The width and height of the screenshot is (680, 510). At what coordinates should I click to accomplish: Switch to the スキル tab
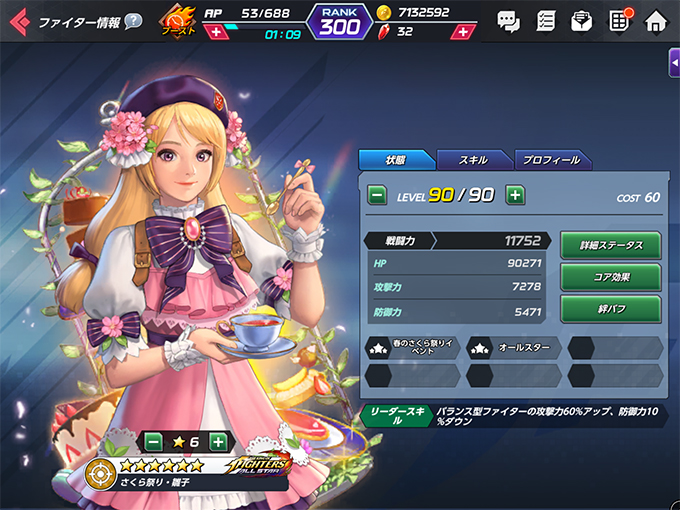(x=473, y=160)
